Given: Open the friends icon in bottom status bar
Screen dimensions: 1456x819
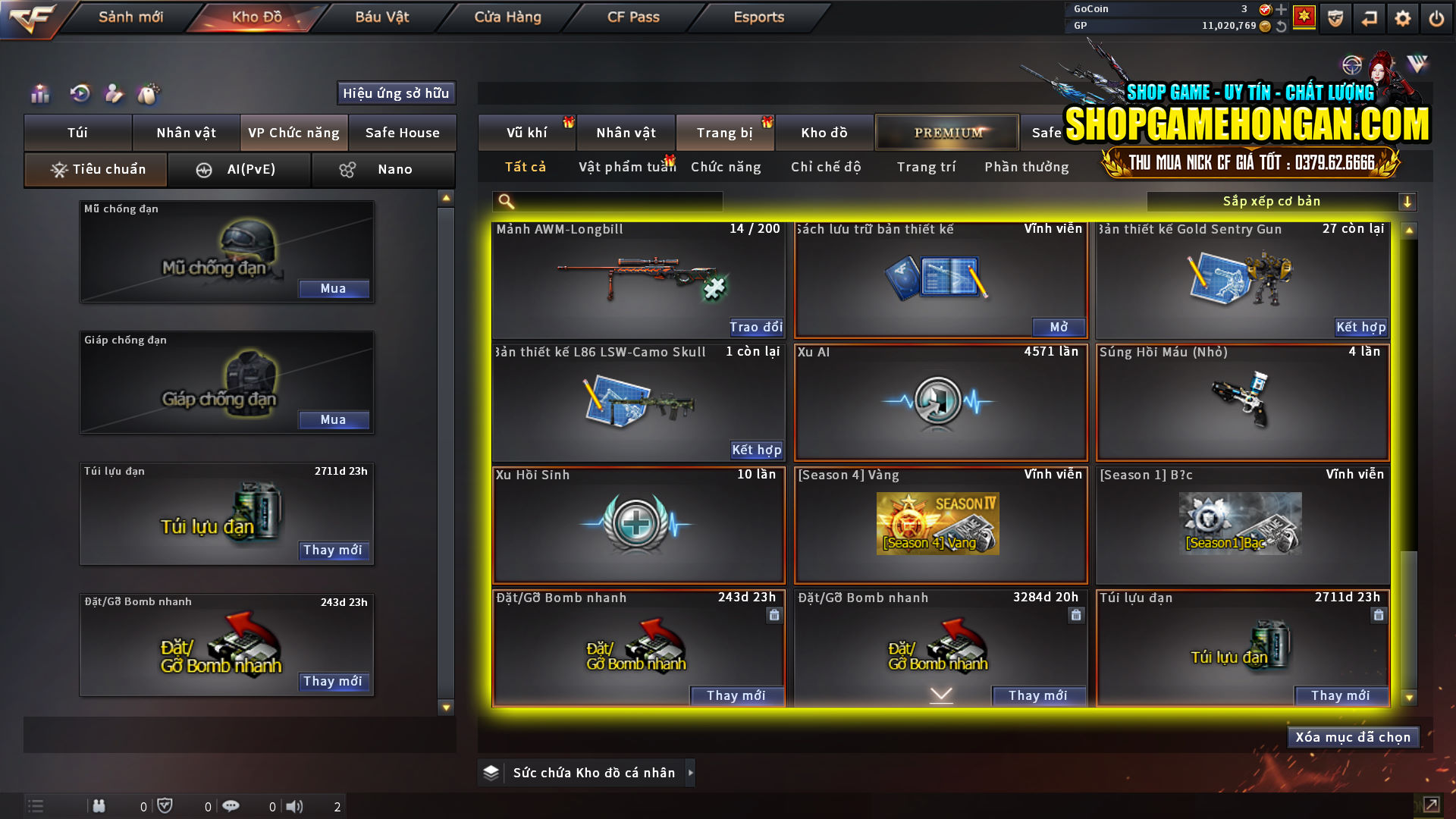Looking at the screenshot, I should [99, 806].
